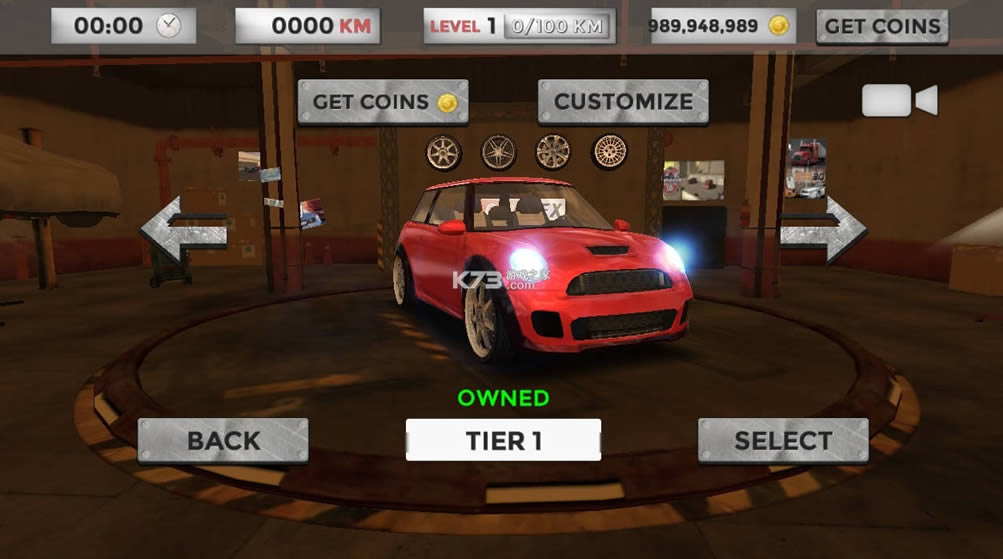Show the next car with right arrow
Viewport: 1003px width, 559px height.
click(823, 229)
